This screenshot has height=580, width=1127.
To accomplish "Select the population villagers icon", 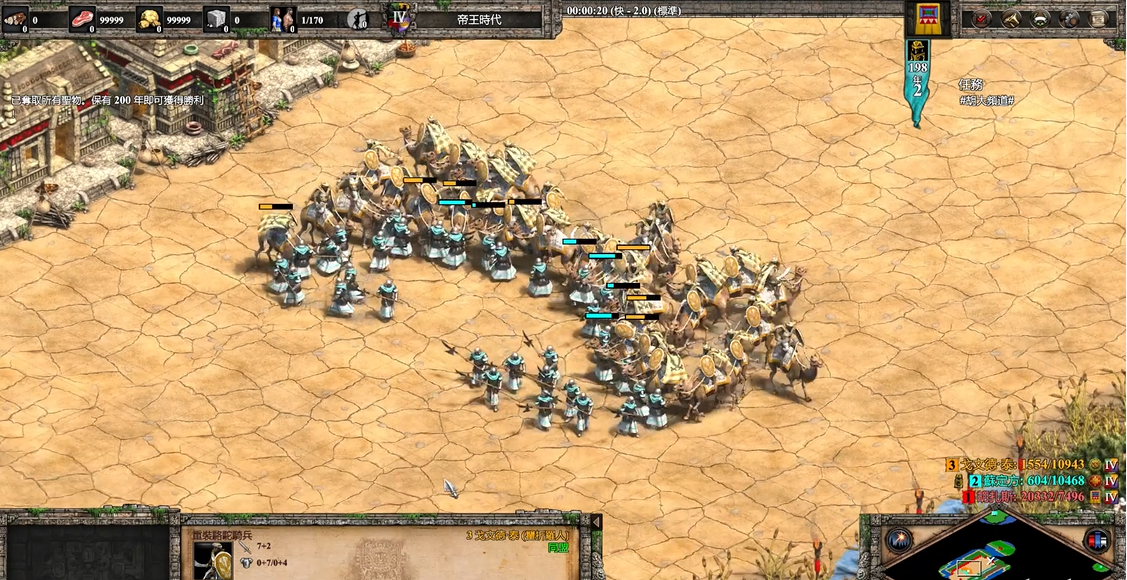I will [x=284, y=19].
